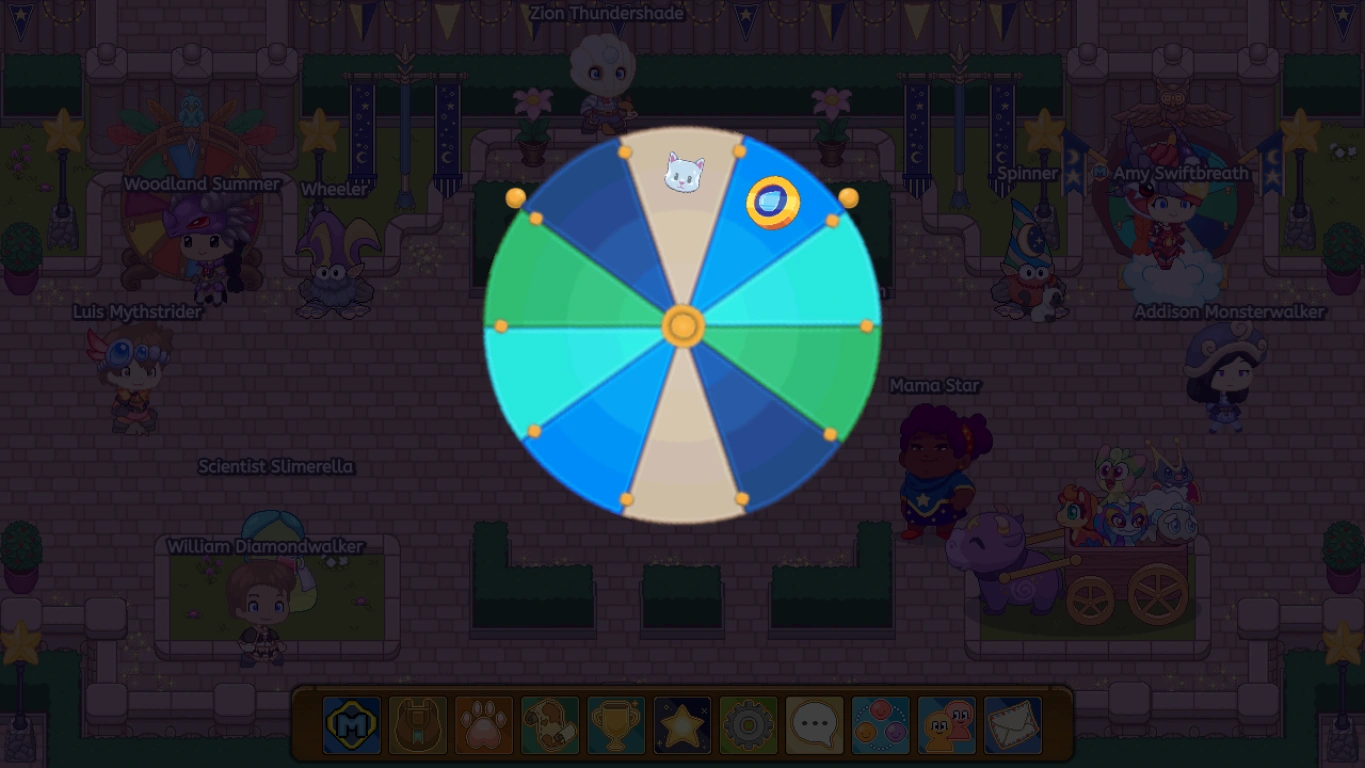Click the gold star icon
Screen dimensions: 1365x768
(680, 725)
